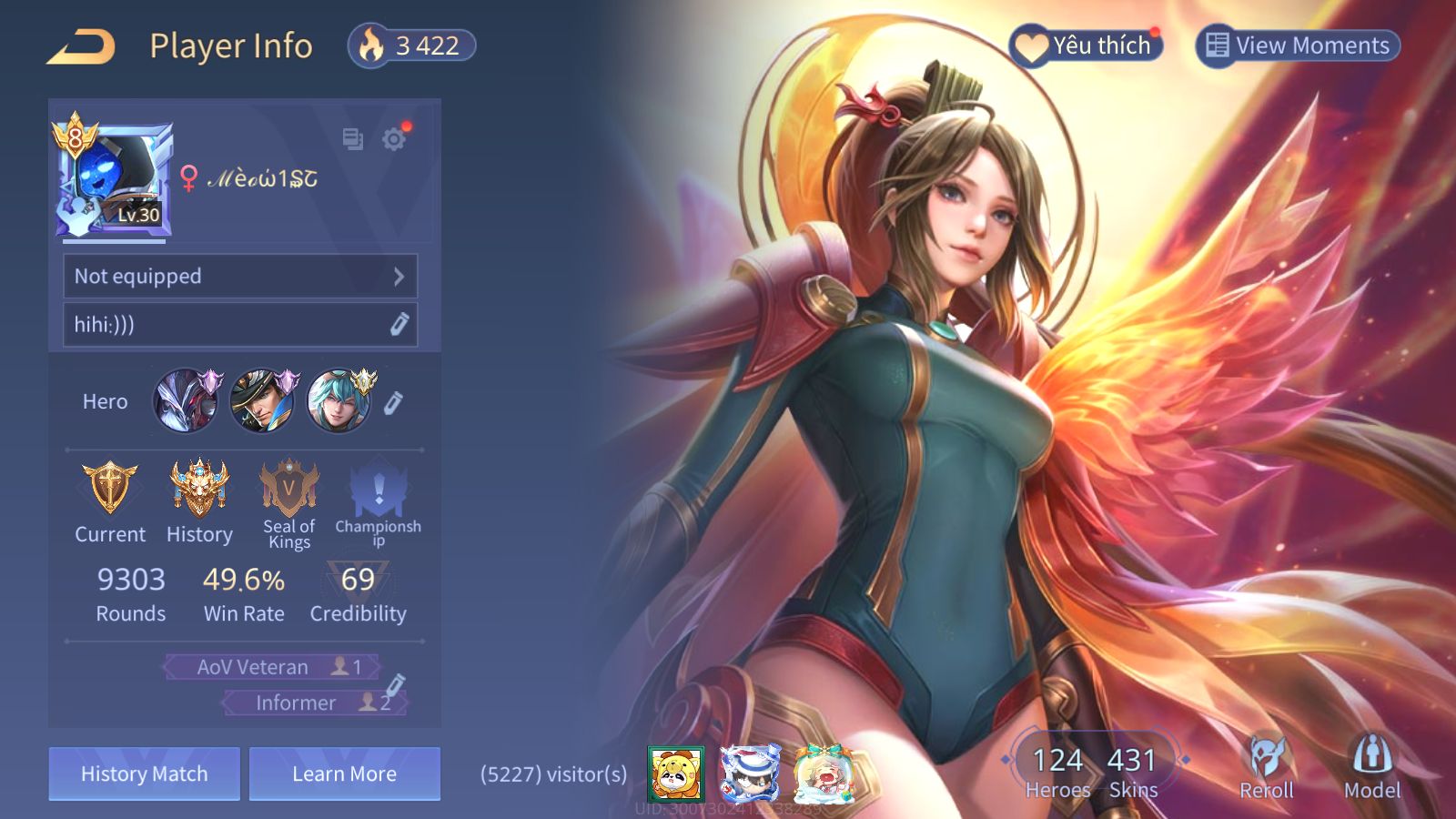Open the 431 Skins collection

(1132, 771)
